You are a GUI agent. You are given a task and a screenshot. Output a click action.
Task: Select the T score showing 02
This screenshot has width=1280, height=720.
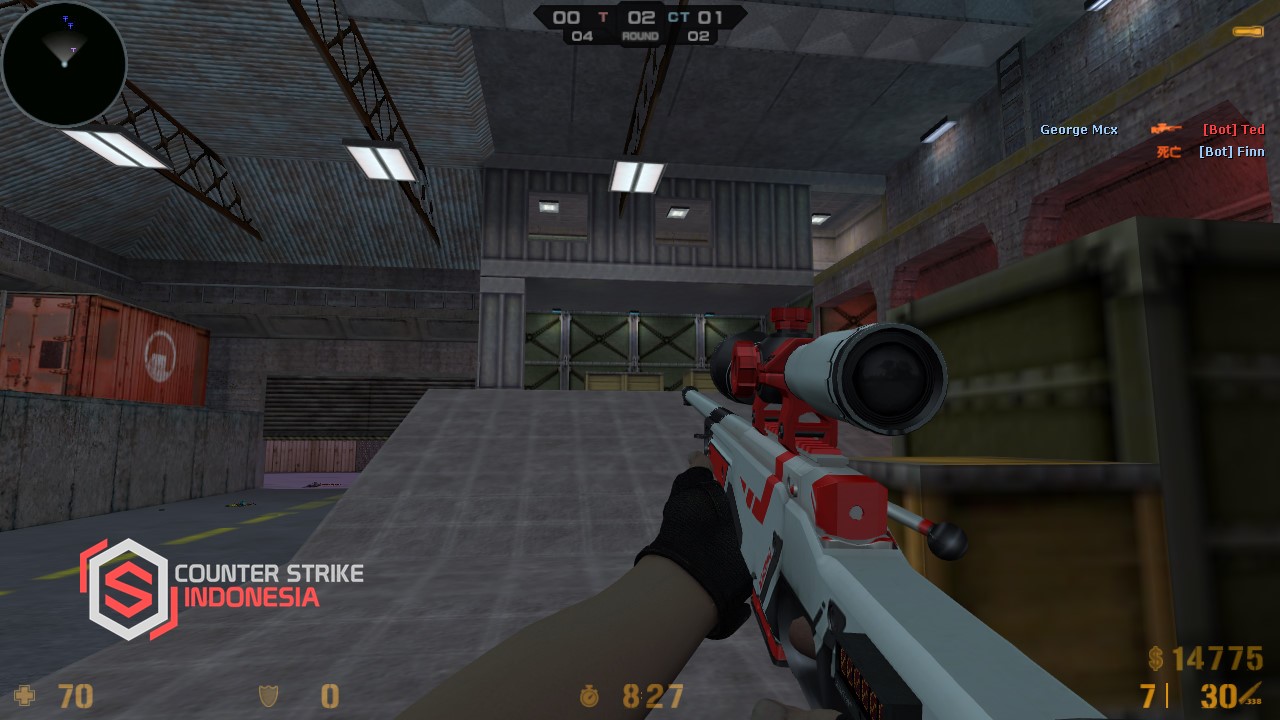641,17
